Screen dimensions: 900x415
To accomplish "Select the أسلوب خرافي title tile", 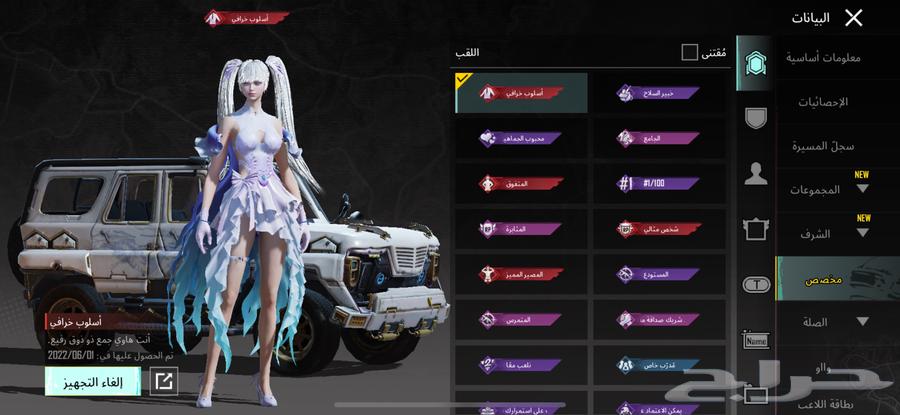I will pyautogui.click(x=521, y=93).
